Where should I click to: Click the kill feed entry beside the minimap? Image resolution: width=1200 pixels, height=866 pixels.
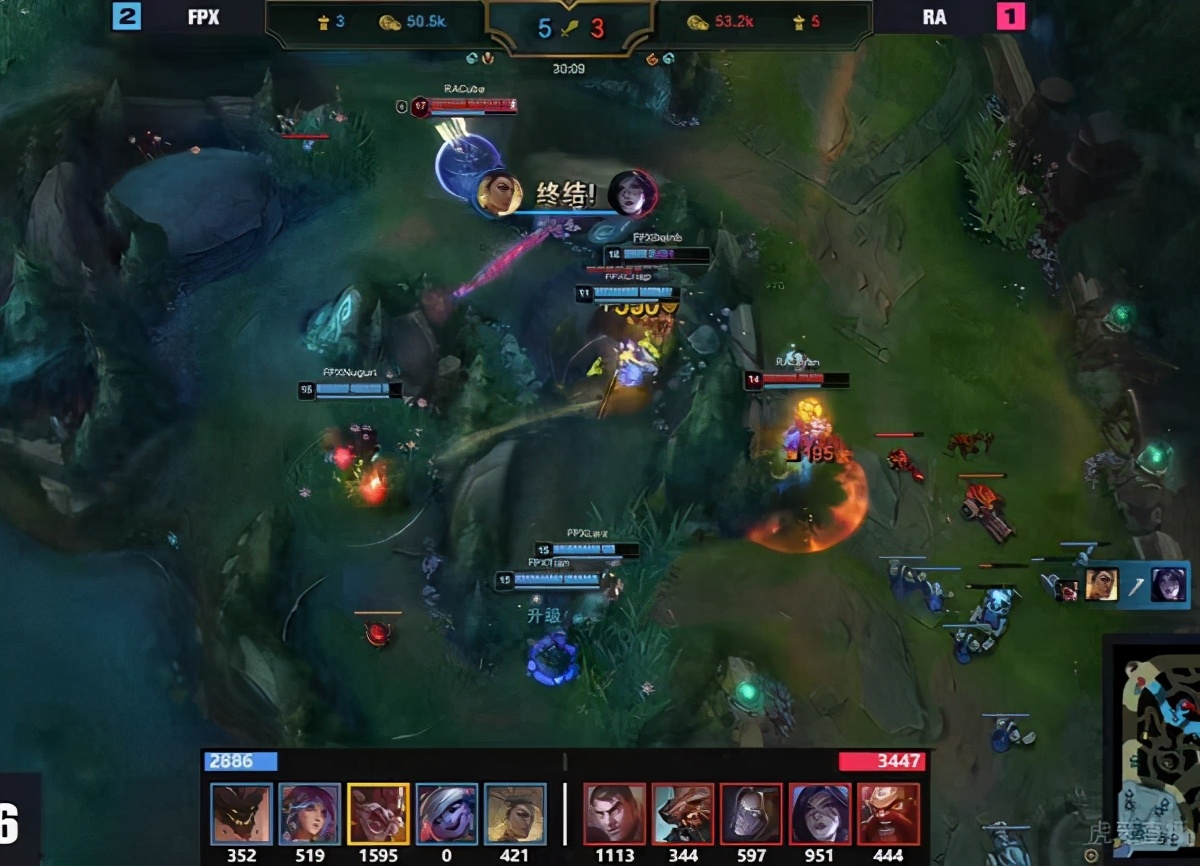1116,585
